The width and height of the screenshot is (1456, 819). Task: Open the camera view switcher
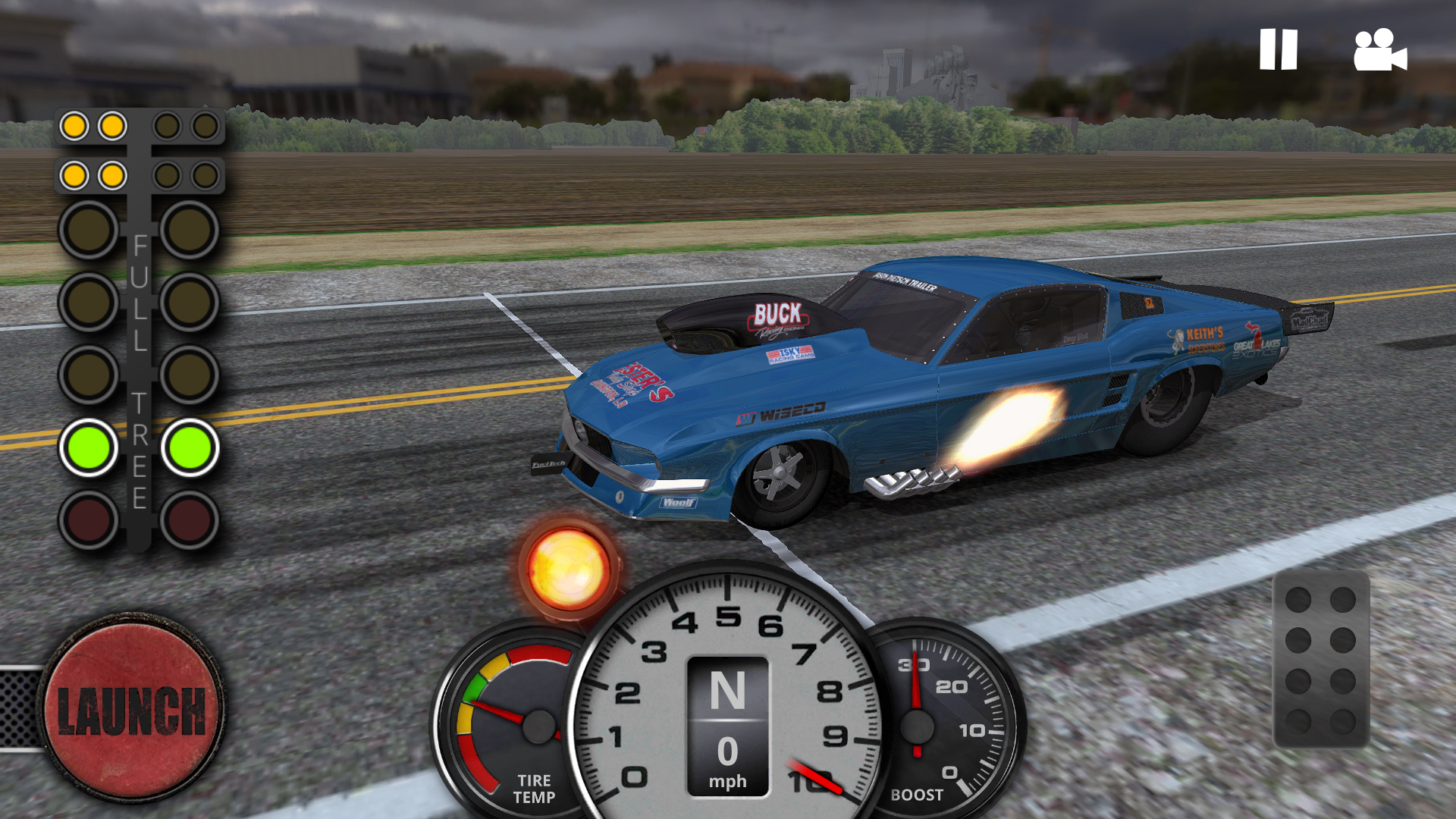pos(1379,52)
